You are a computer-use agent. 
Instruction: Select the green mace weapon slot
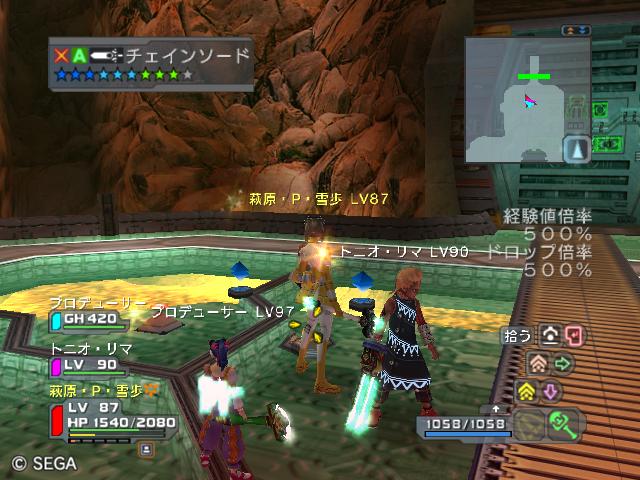(562, 425)
